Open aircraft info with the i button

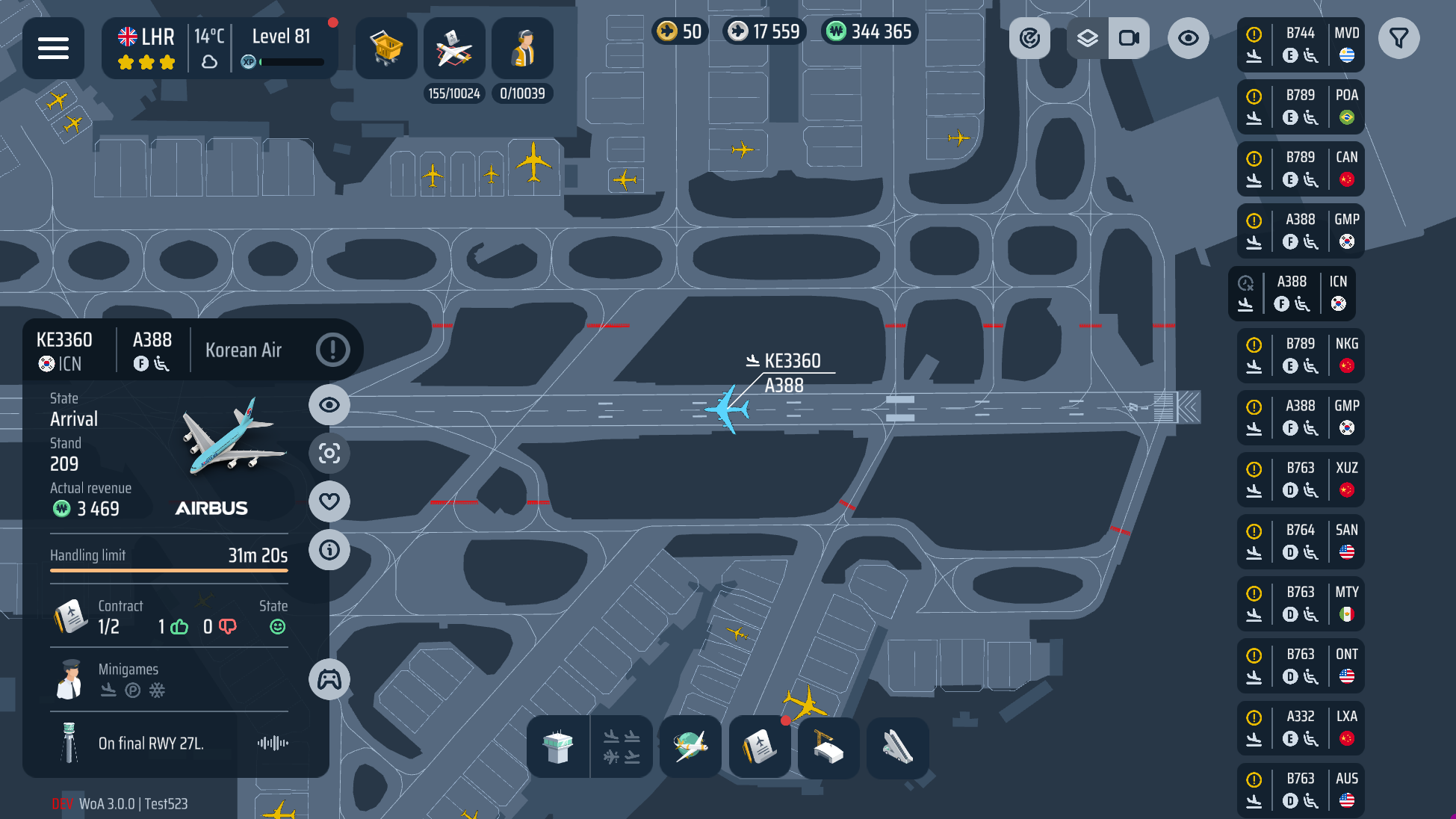(x=329, y=550)
